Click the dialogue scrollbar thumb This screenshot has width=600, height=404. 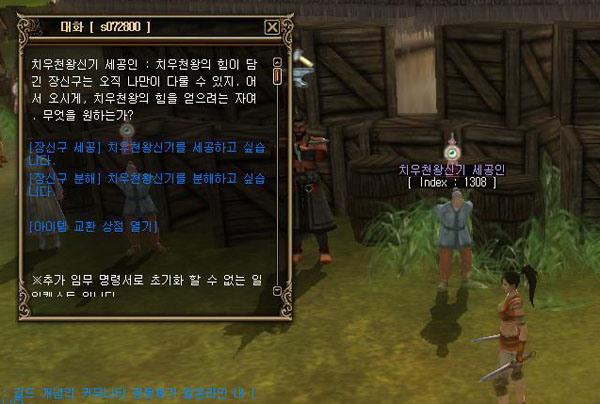pyautogui.click(x=277, y=76)
